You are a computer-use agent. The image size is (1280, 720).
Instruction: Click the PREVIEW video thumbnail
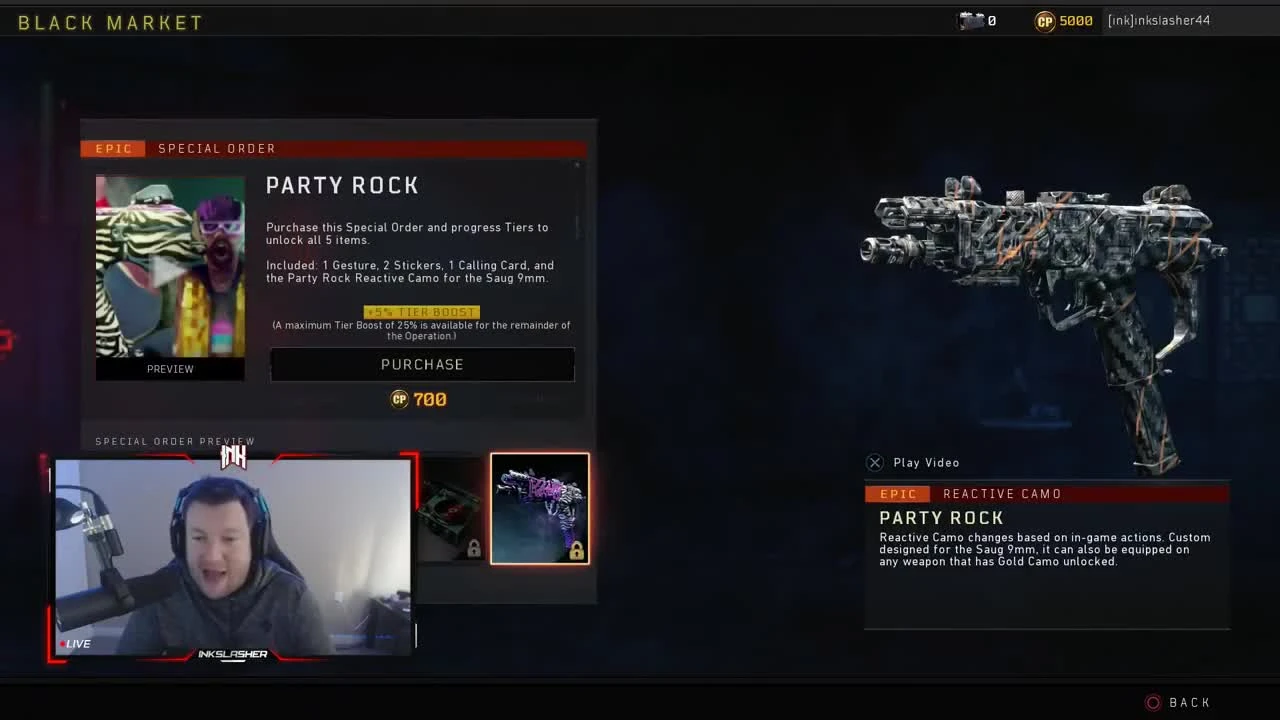click(170, 277)
